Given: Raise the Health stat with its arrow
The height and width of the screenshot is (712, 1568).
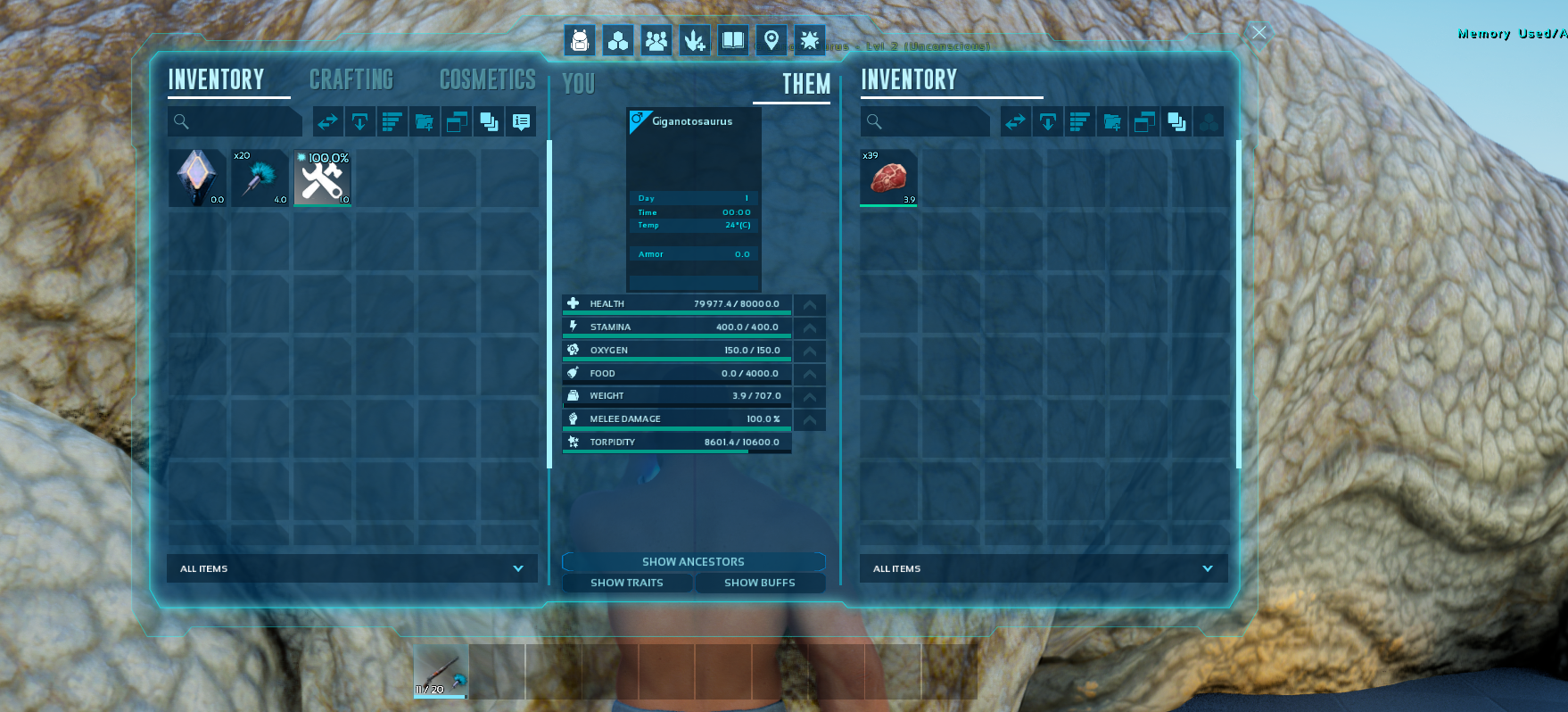Looking at the screenshot, I should point(810,304).
